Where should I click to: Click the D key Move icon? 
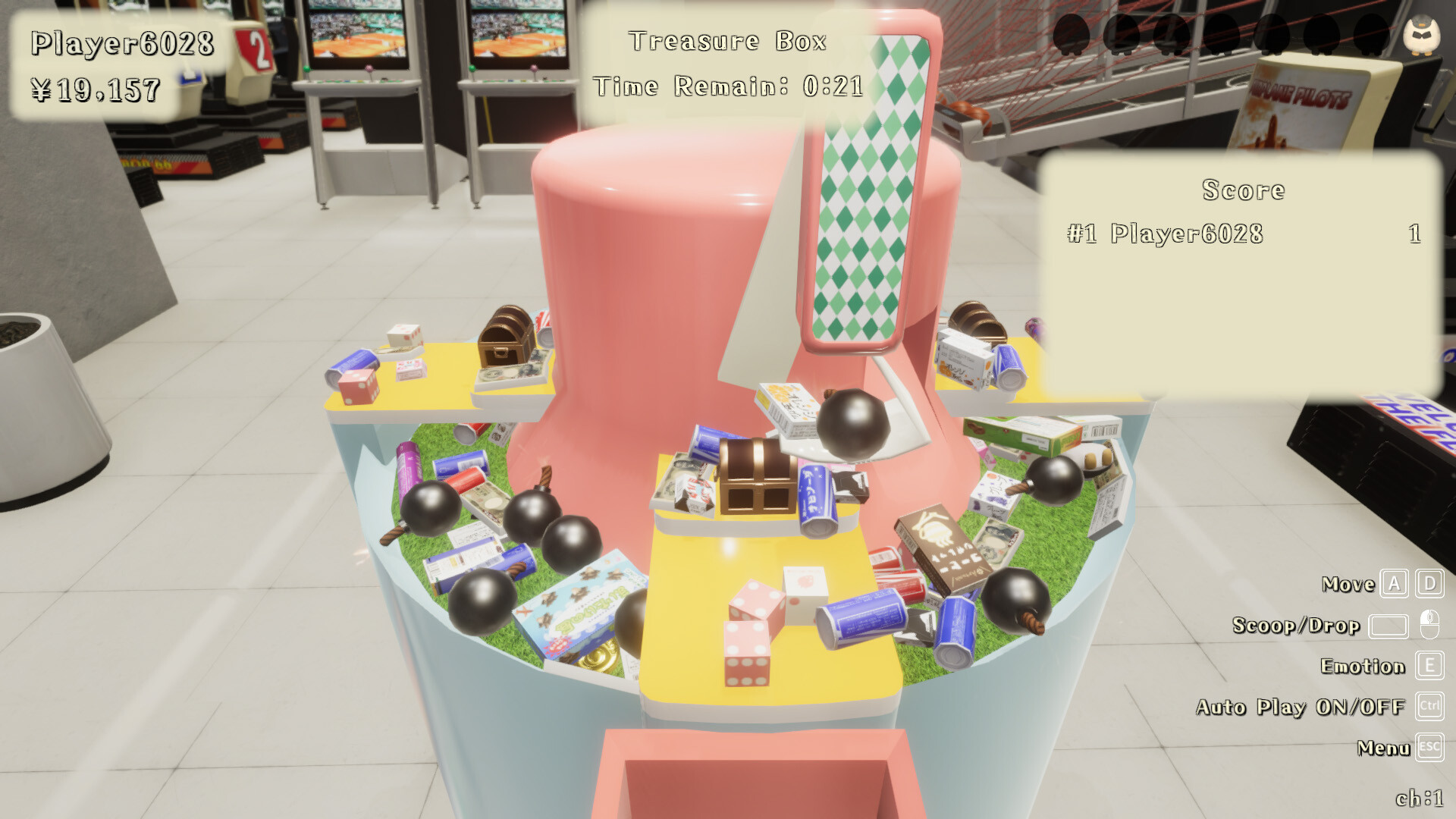coord(1429,584)
